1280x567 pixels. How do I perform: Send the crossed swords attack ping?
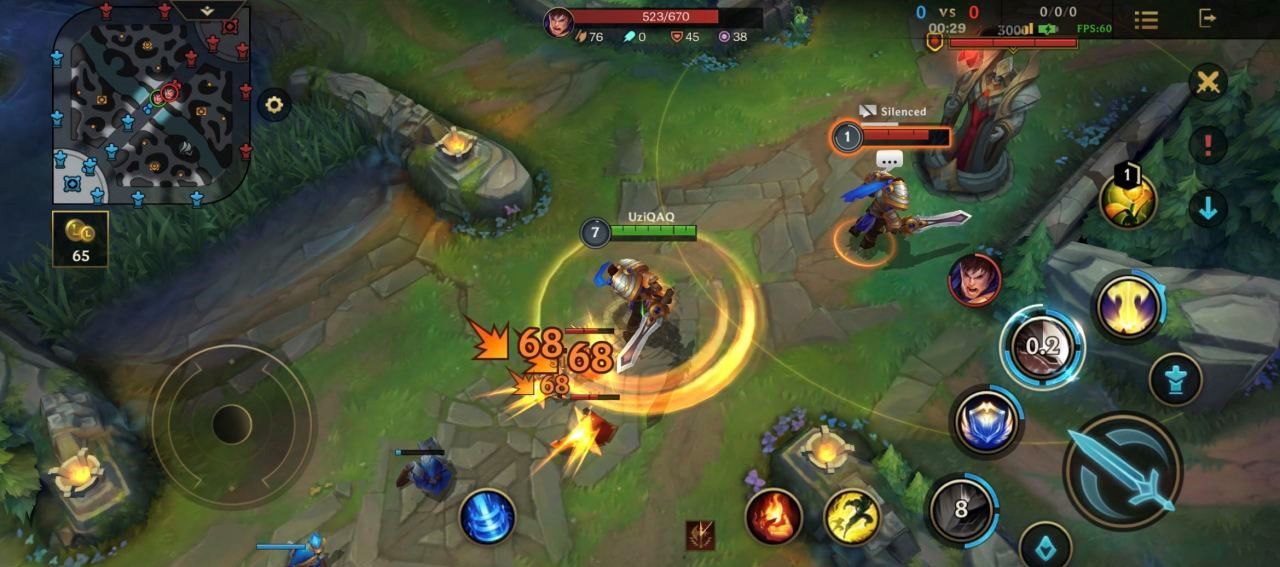tap(1208, 83)
